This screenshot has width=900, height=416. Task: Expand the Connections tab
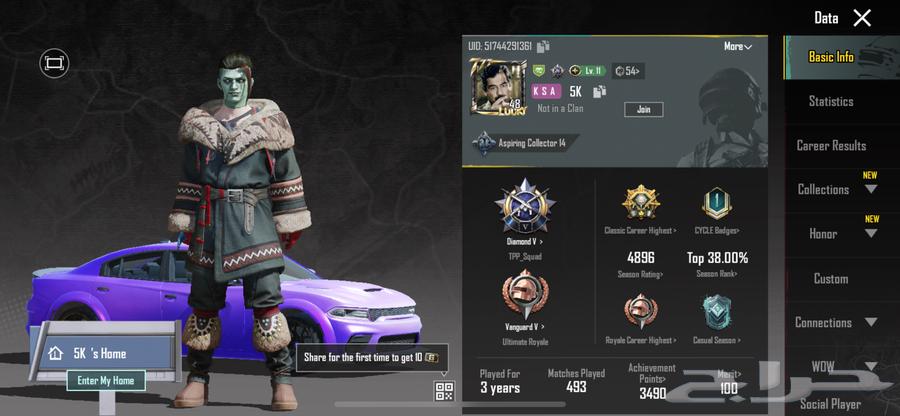[x=836, y=323]
